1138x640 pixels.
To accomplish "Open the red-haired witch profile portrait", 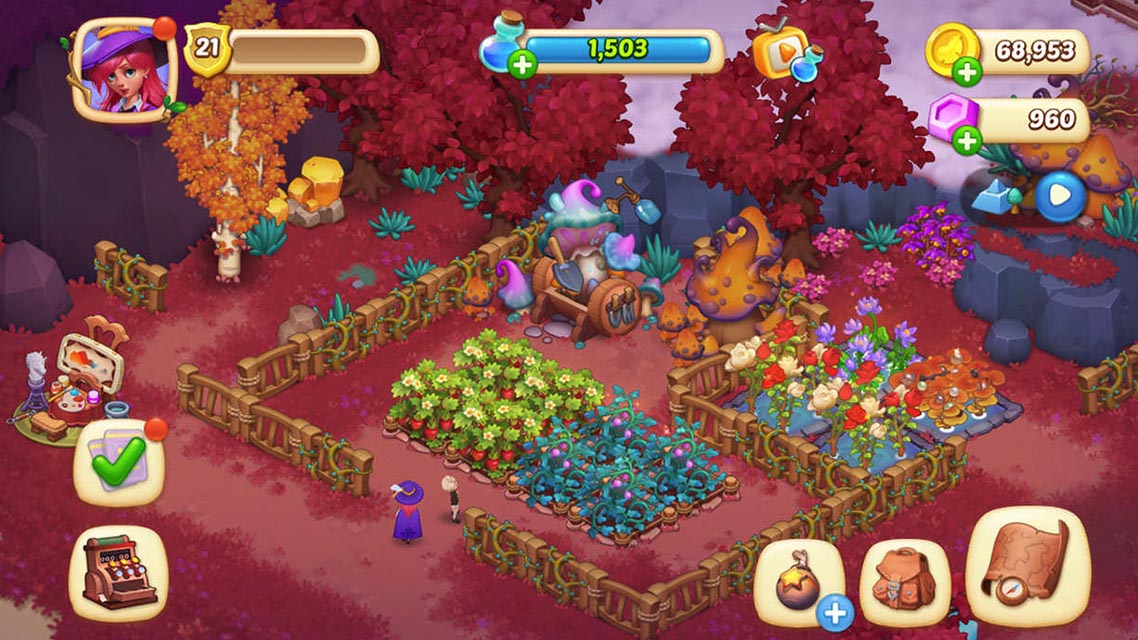I will [x=122, y=68].
